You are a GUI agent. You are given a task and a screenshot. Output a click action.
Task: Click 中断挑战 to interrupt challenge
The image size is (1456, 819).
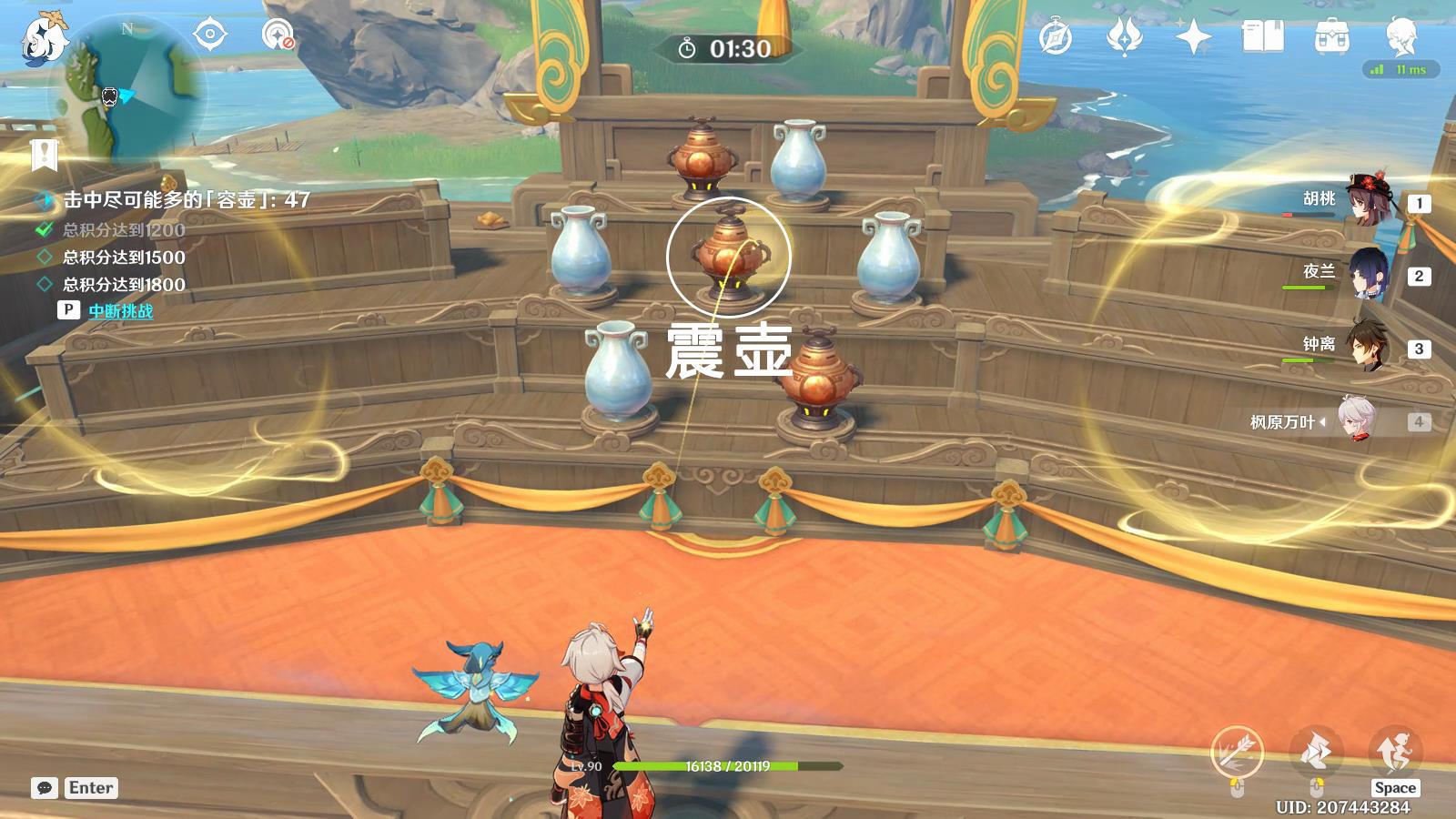tap(120, 311)
